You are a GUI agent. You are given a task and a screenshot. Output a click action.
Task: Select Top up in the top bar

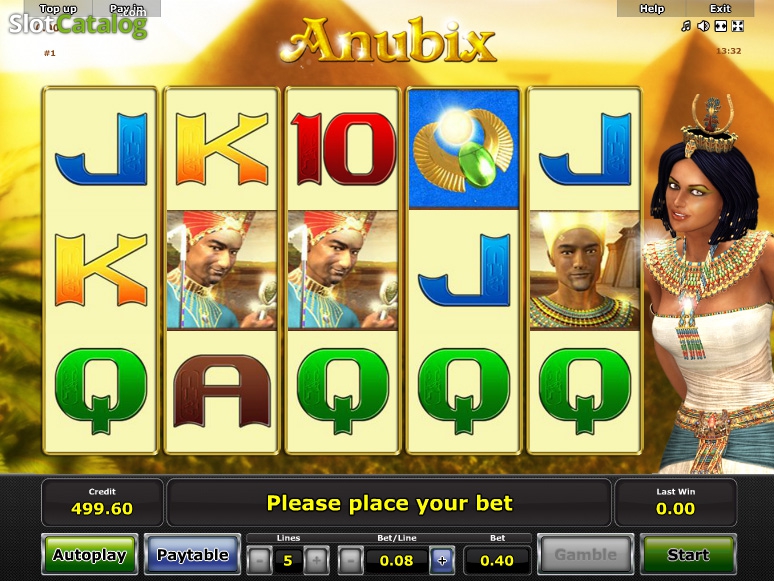point(58,9)
